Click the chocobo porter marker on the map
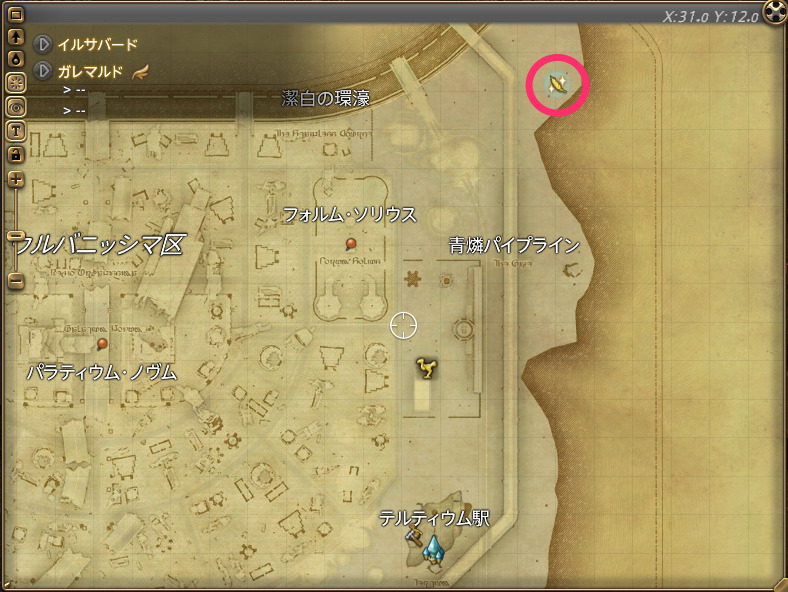This screenshot has width=788, height=592. point(428,370)
